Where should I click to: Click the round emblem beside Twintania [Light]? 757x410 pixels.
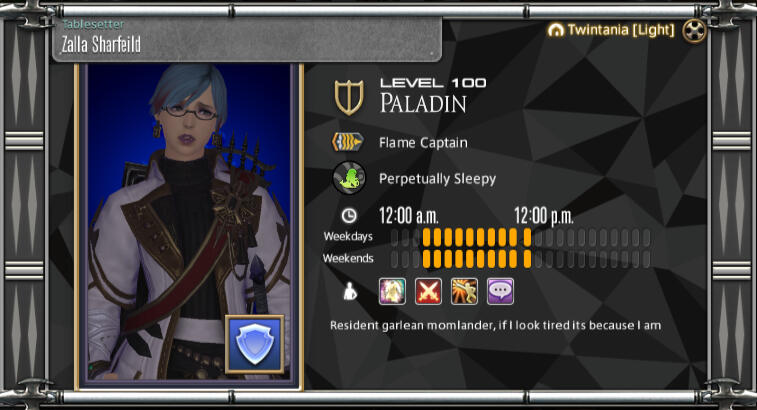click(x=694, y=31)
